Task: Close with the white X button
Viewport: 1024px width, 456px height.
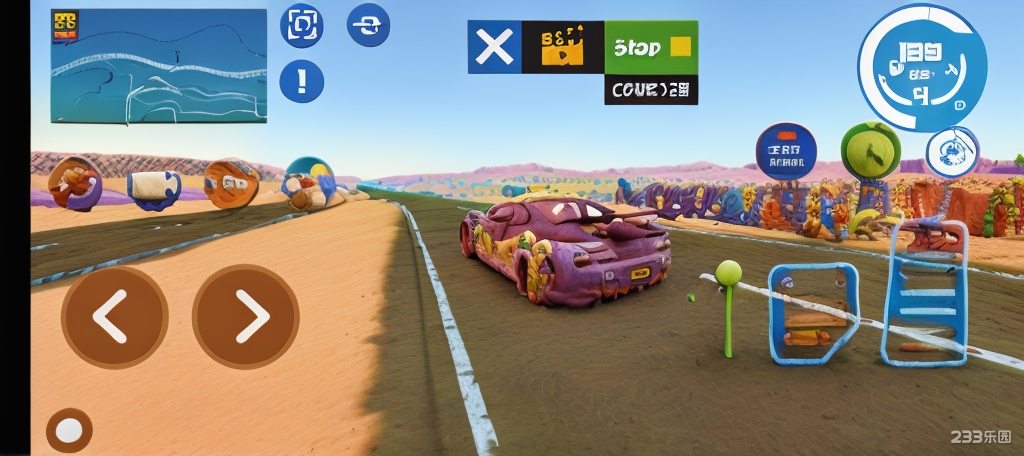Action: point(494,47)
